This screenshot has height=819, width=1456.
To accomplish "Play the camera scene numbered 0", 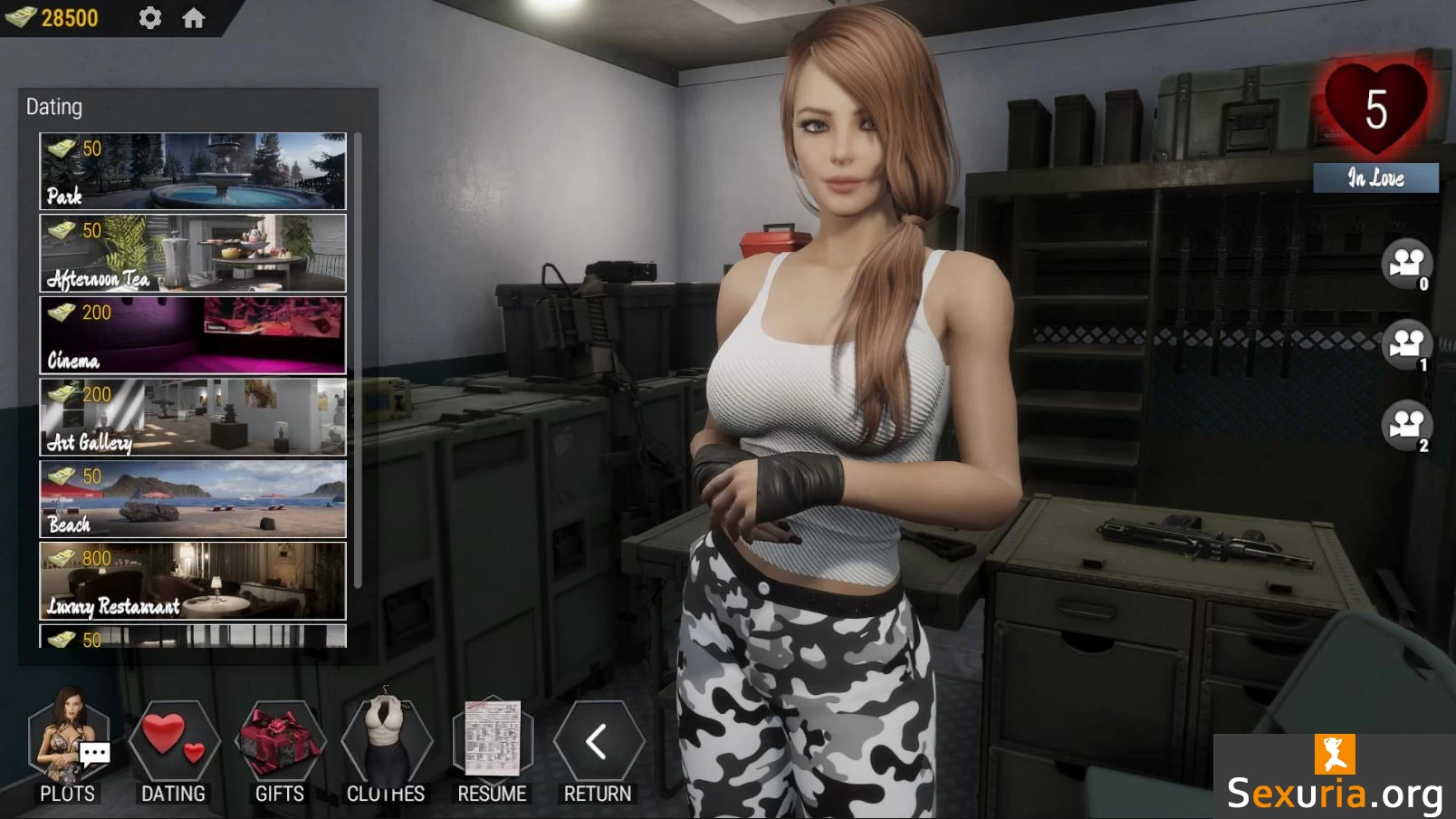I will (x=1406, y=264).
